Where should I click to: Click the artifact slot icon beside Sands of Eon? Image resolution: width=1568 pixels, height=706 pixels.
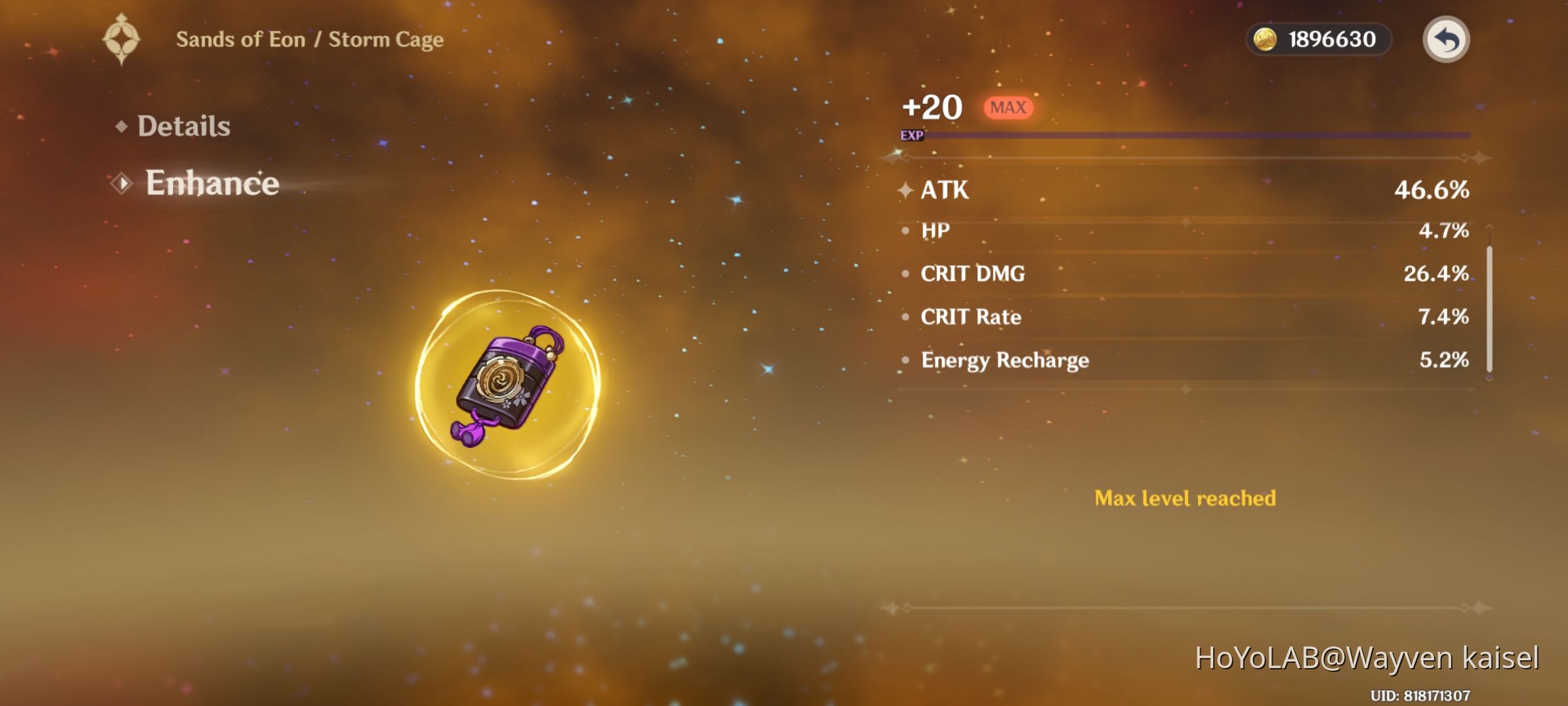(122, 38)
